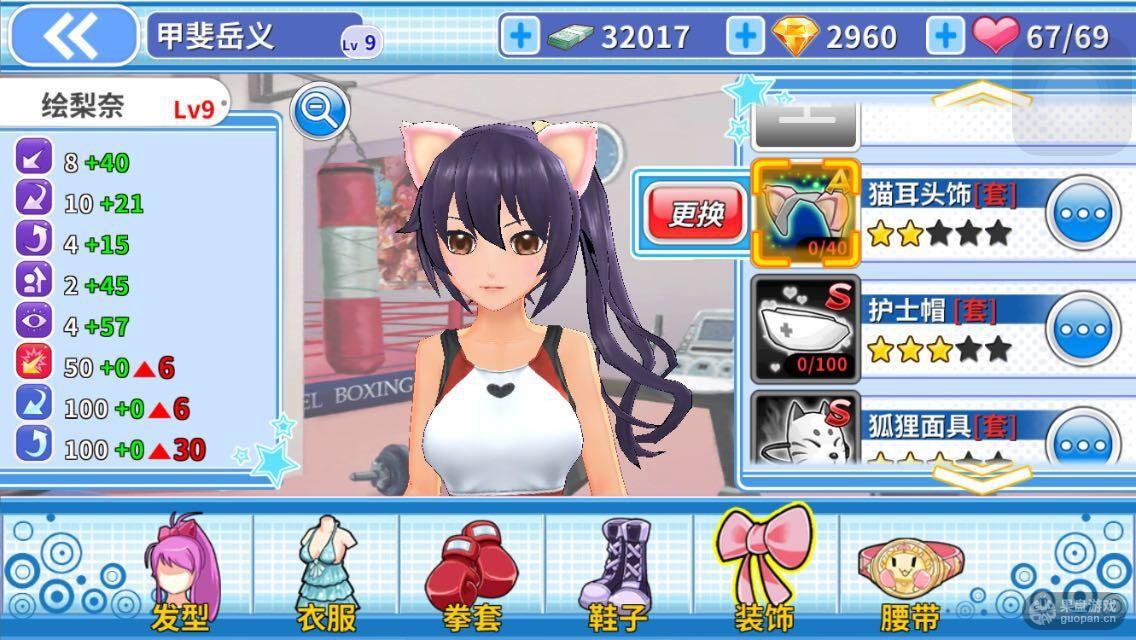This screenshot has width=1136, height=640.
Task: Select the nurse cap item icon
Action: (805, 328)
